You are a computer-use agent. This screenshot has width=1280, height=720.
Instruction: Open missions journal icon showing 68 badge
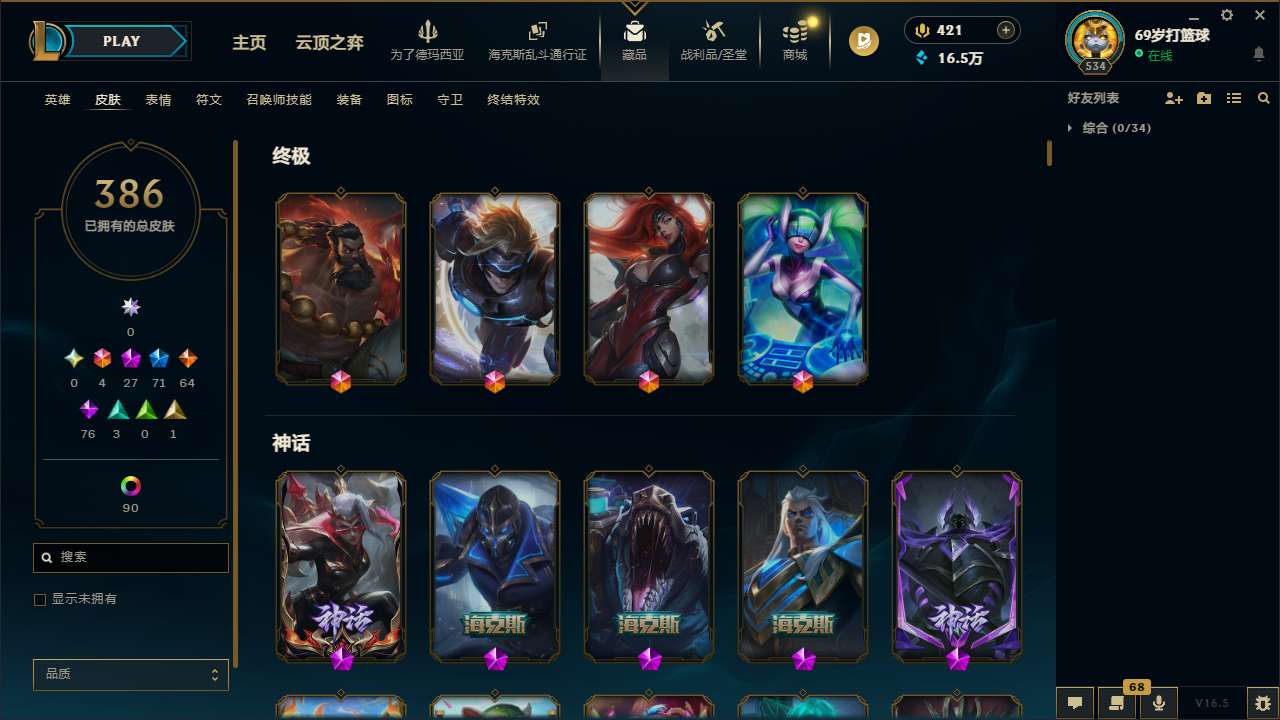click(1116, 703)
